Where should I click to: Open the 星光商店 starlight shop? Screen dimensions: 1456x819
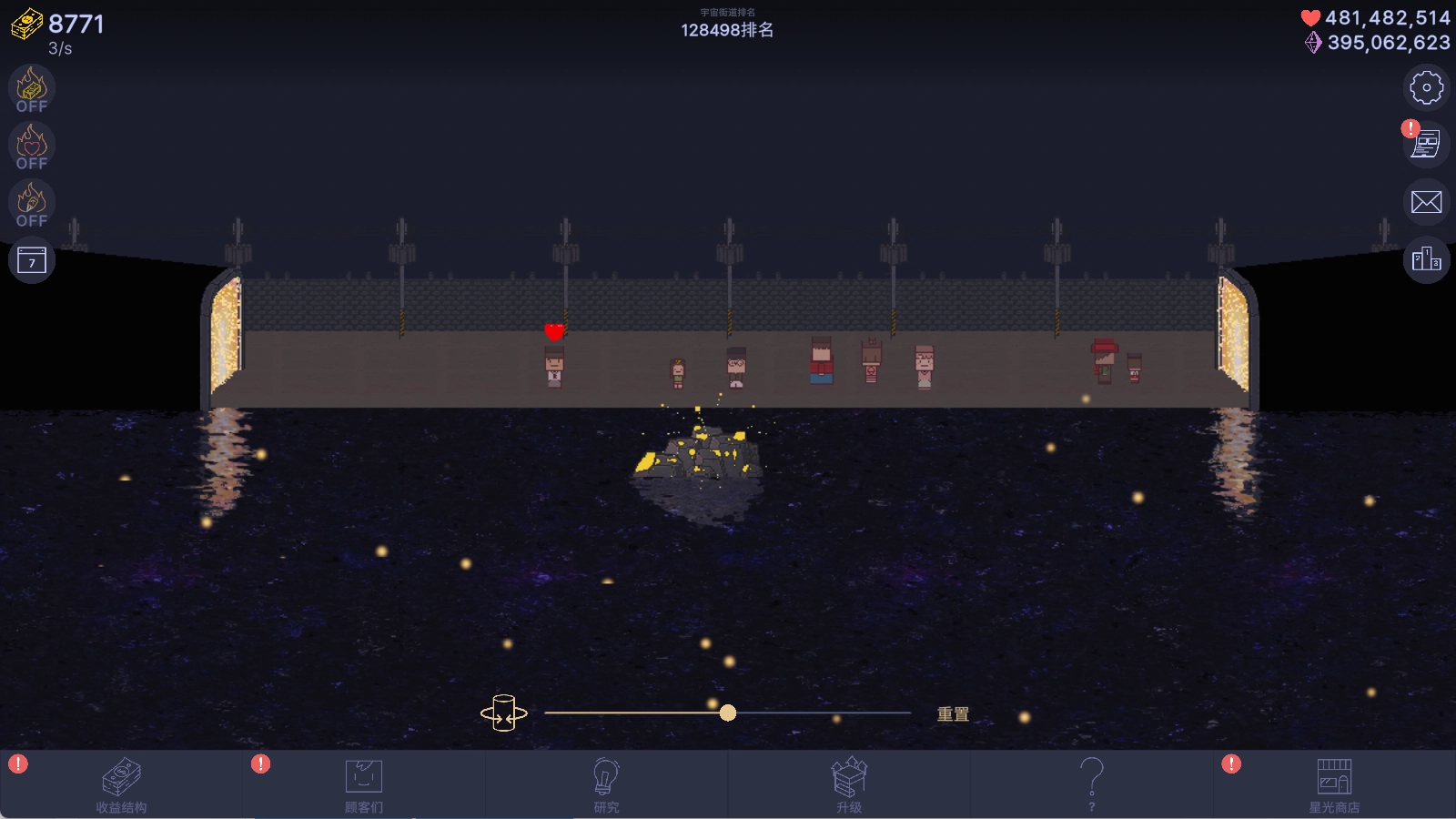(x=1334, y=784)
